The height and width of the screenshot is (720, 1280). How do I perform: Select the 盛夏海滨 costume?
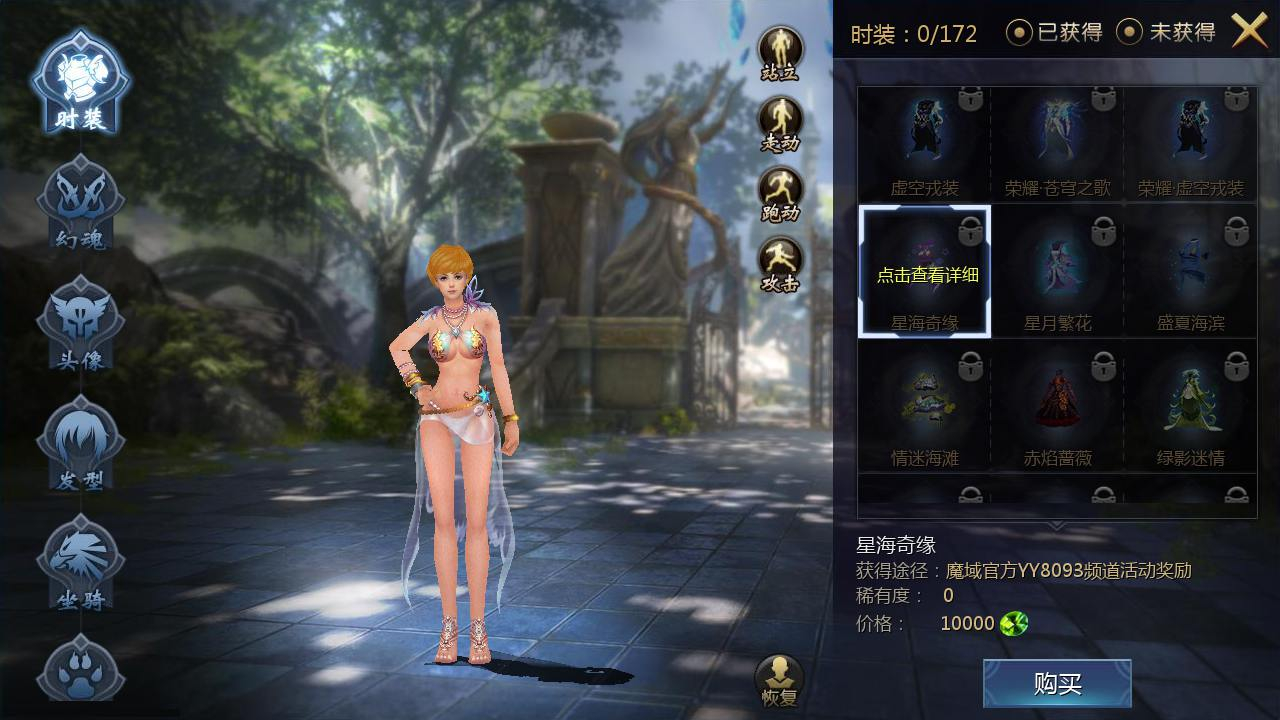pyautogui.click(x=1190, y=272)
